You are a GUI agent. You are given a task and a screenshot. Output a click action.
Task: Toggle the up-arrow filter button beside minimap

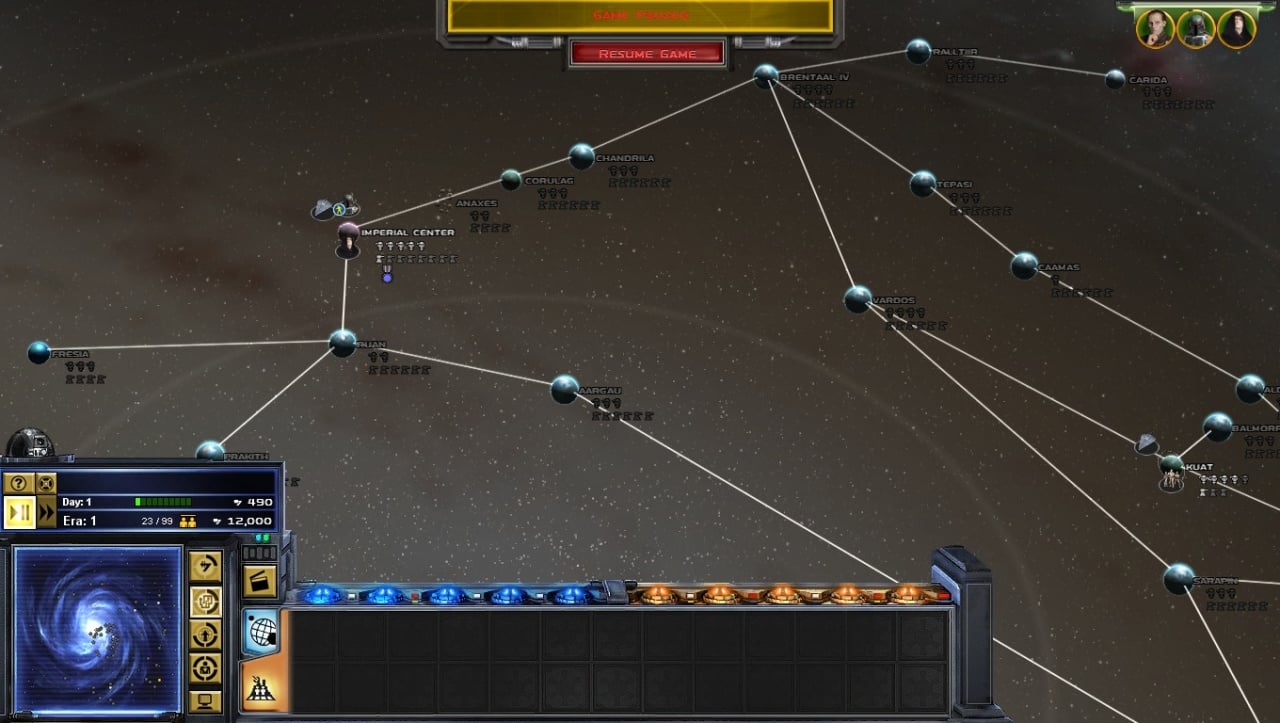pyautogui.click(x=206, y=634)
